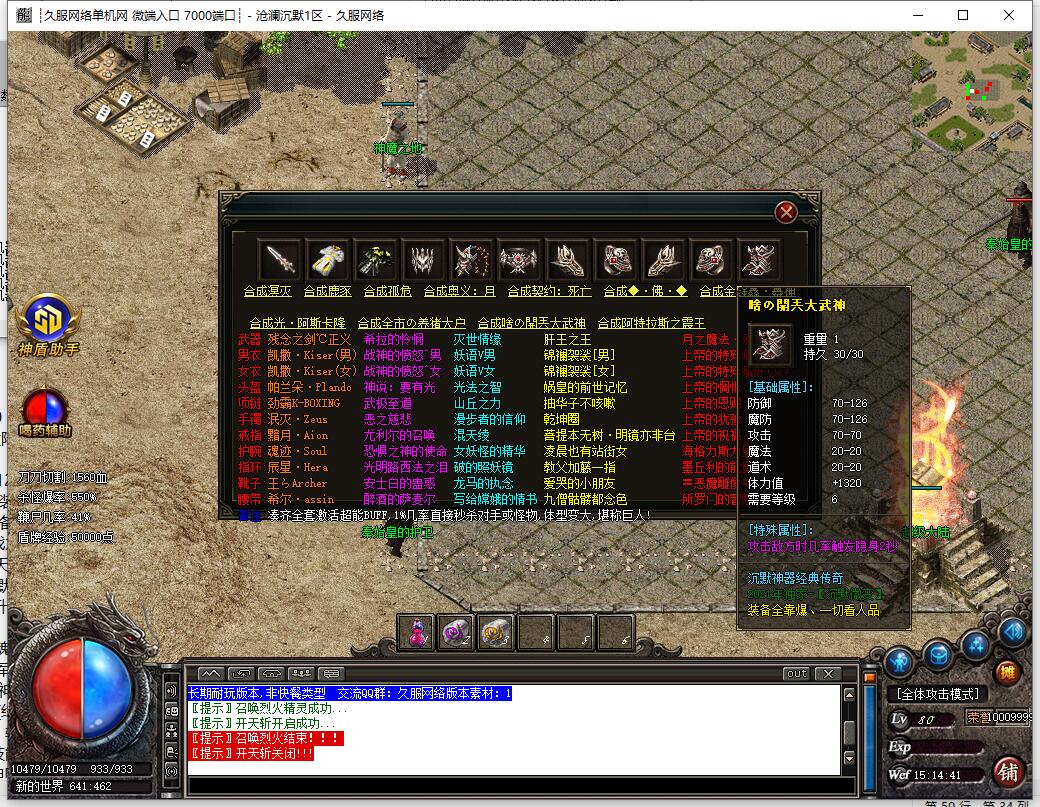This screenshot has height=807, width=1040.
Task: Toggle the 全体攻击模式 attack mode label
Action: (x=937, y=693)
